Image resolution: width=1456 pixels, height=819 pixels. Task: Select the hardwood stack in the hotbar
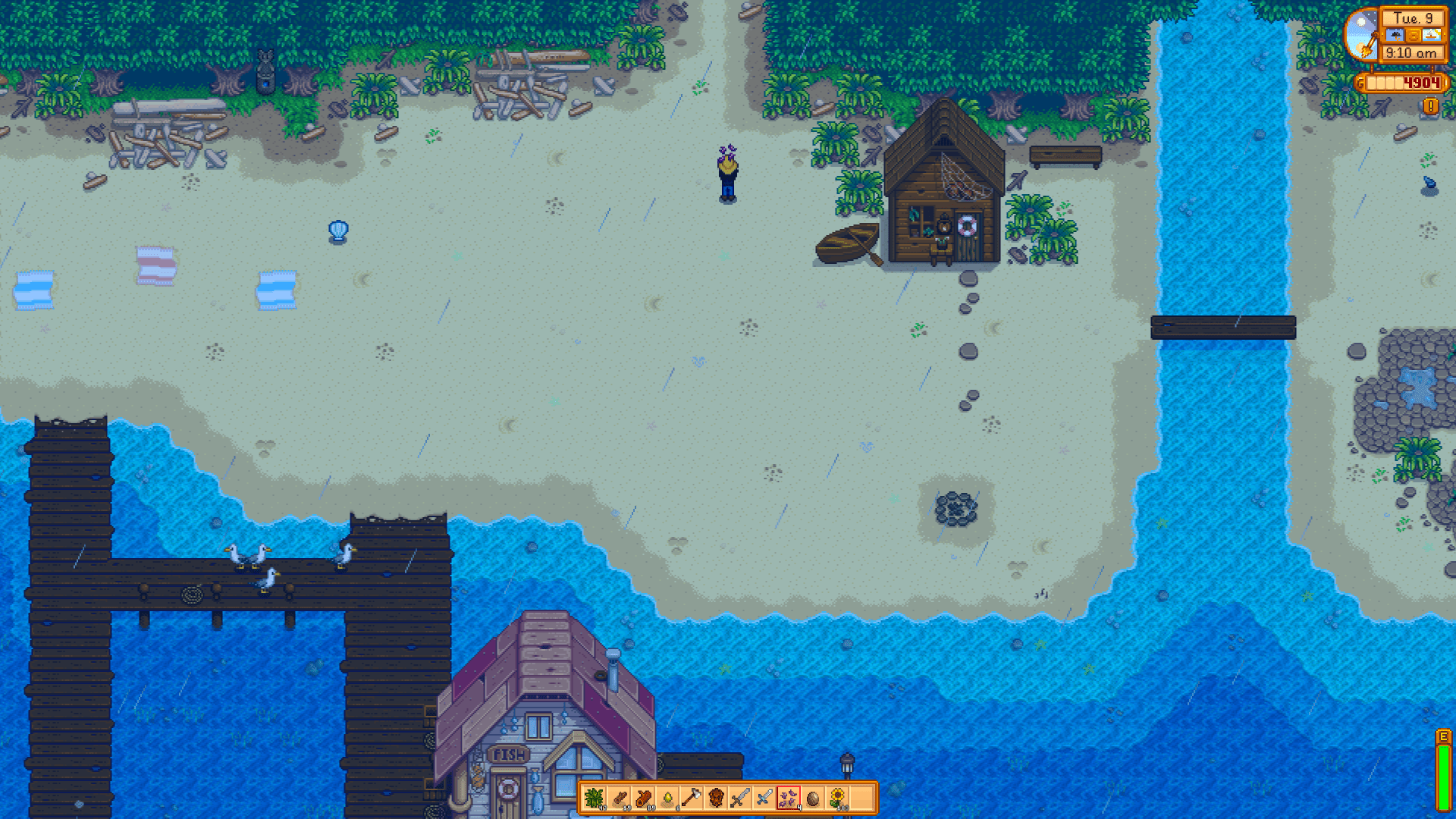pos(643,797)
